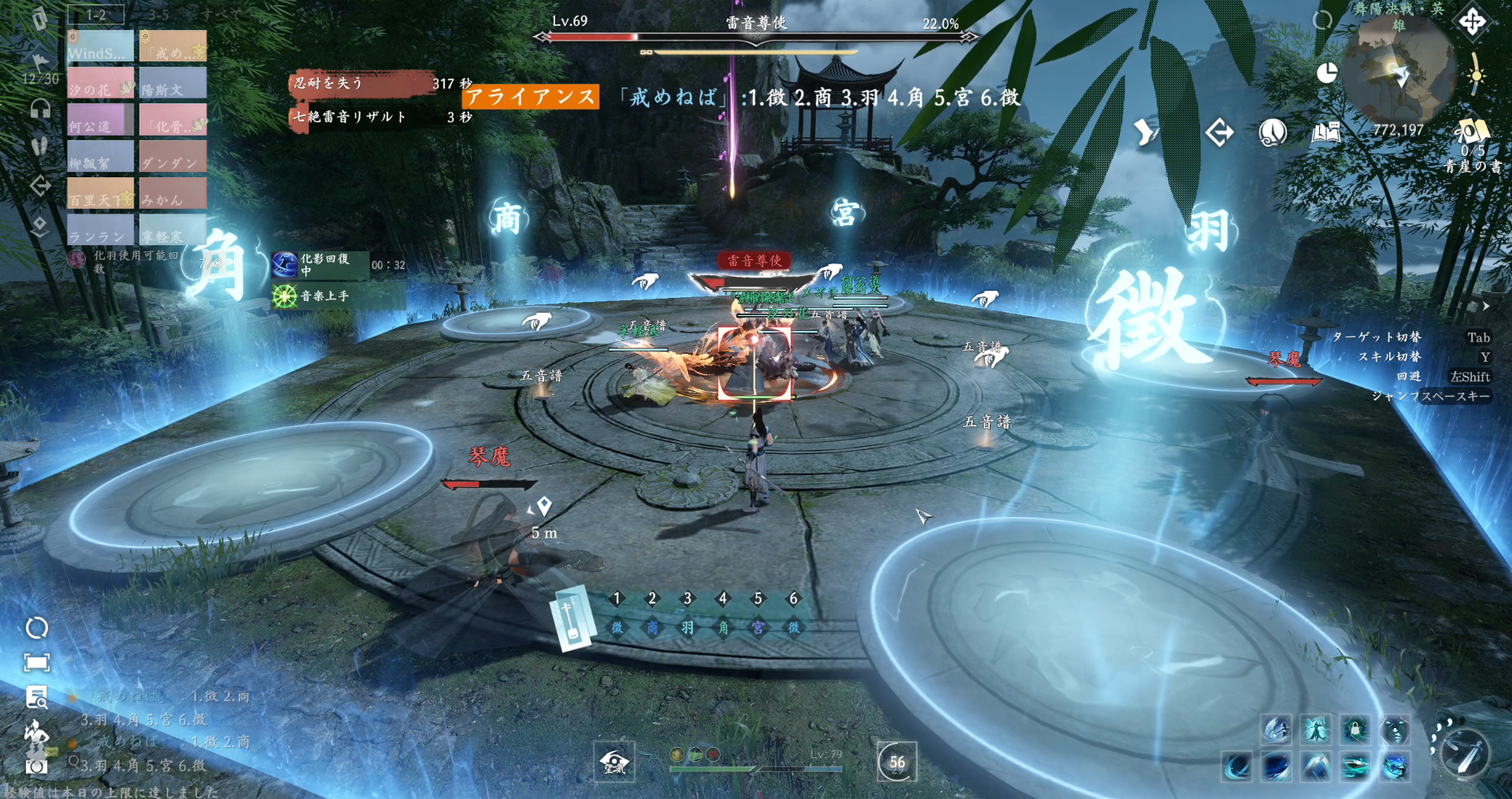Pick party member ダンダン
The height and width of the screenshot is (799, 1512).
click(x=173, y=156)
